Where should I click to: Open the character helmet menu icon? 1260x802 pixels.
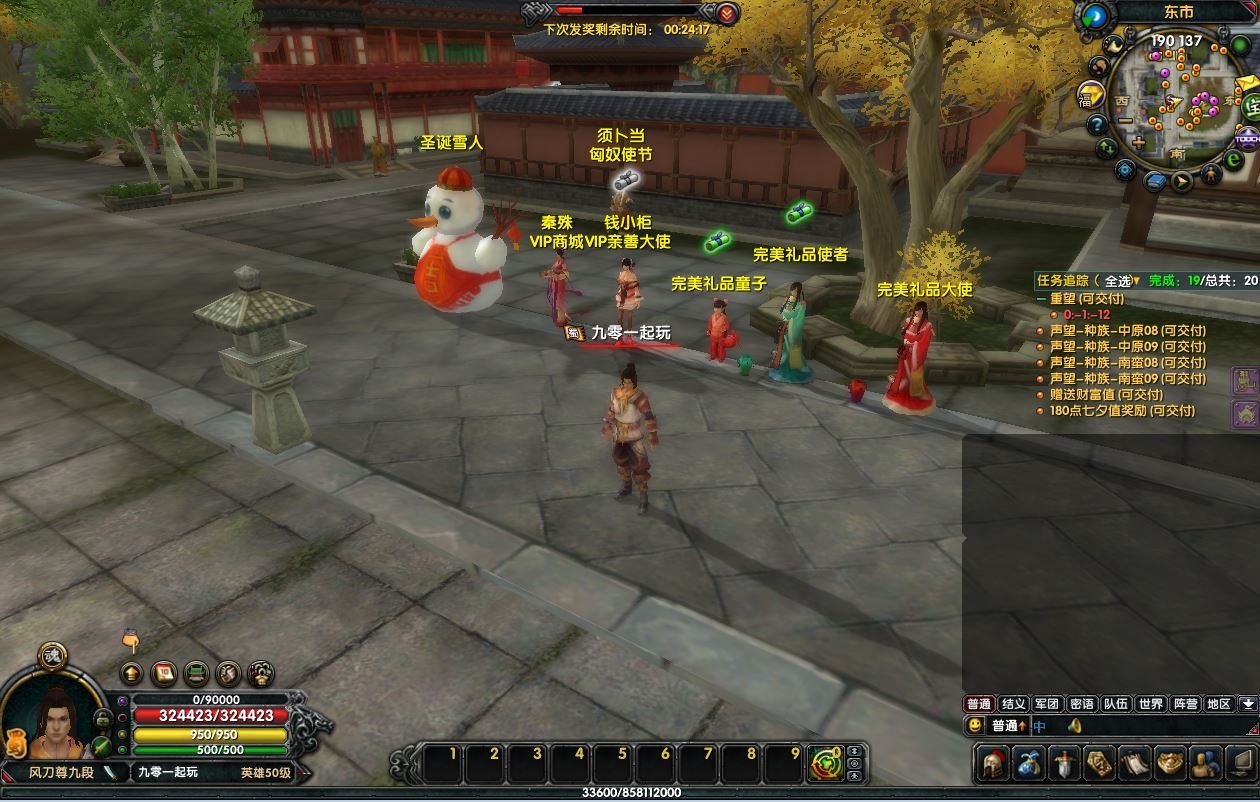coord(995,765)
